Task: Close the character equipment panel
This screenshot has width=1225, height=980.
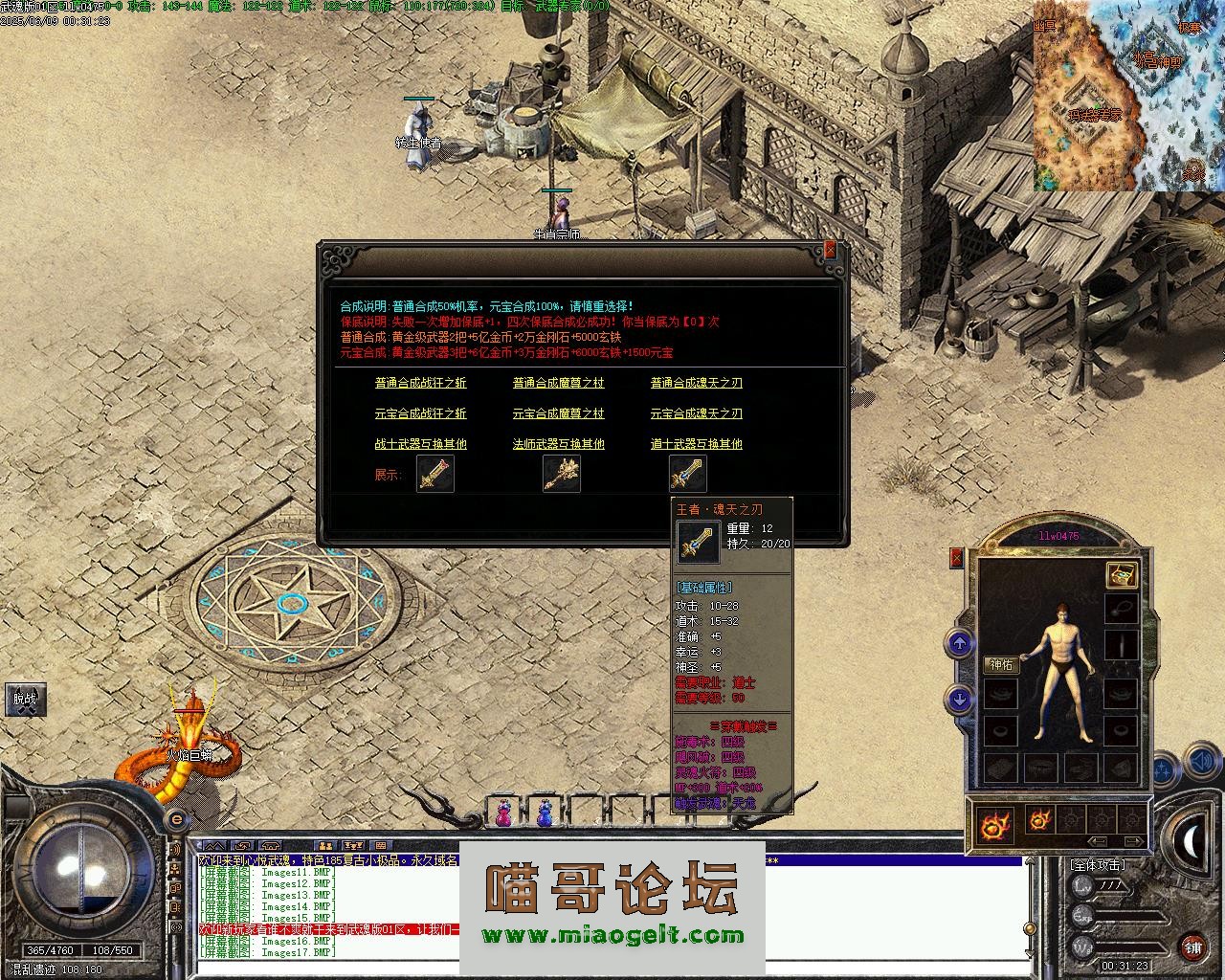Action: click(956, 558)
